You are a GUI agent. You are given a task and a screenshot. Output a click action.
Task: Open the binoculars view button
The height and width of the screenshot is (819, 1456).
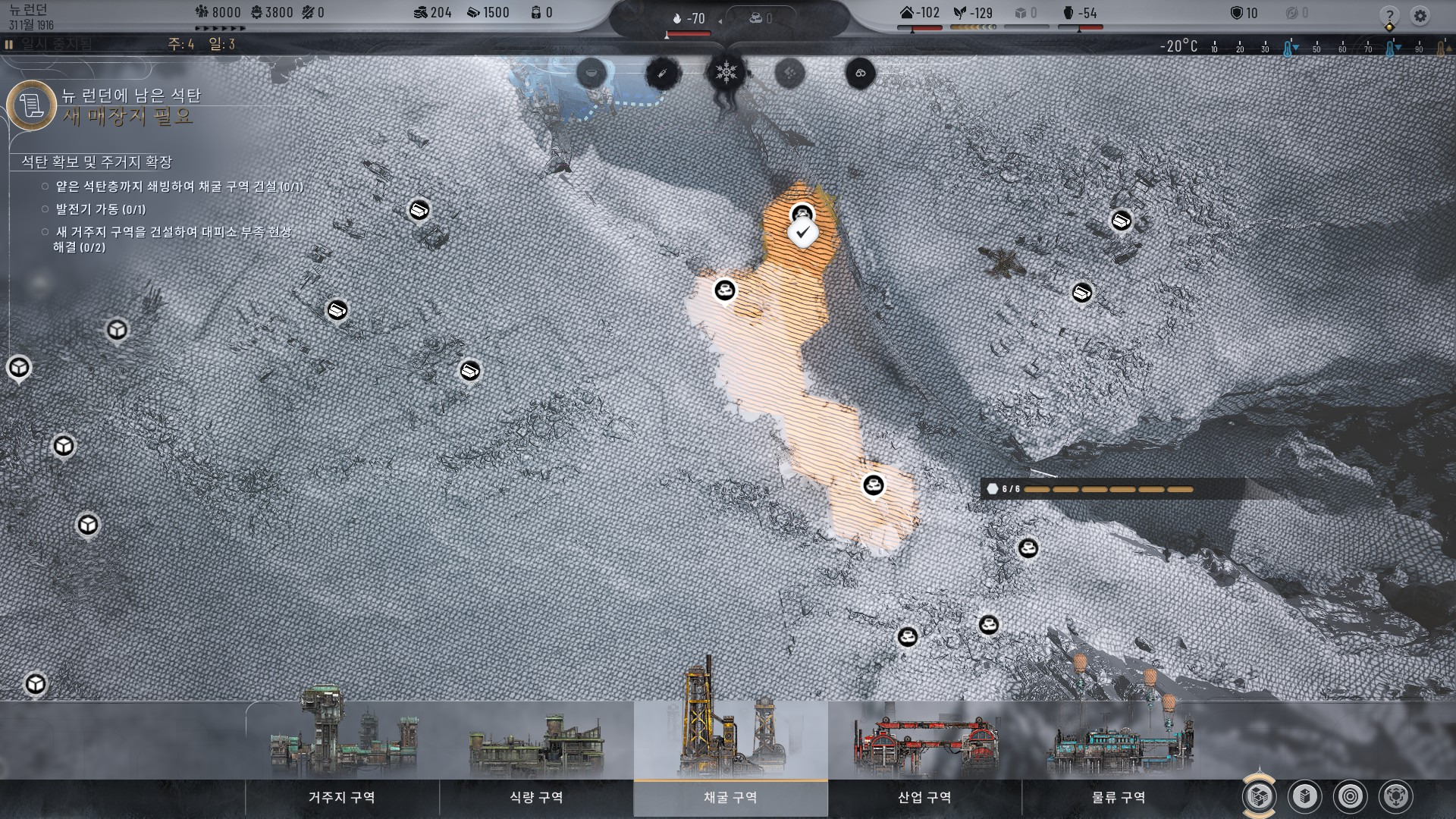[860, 74]
